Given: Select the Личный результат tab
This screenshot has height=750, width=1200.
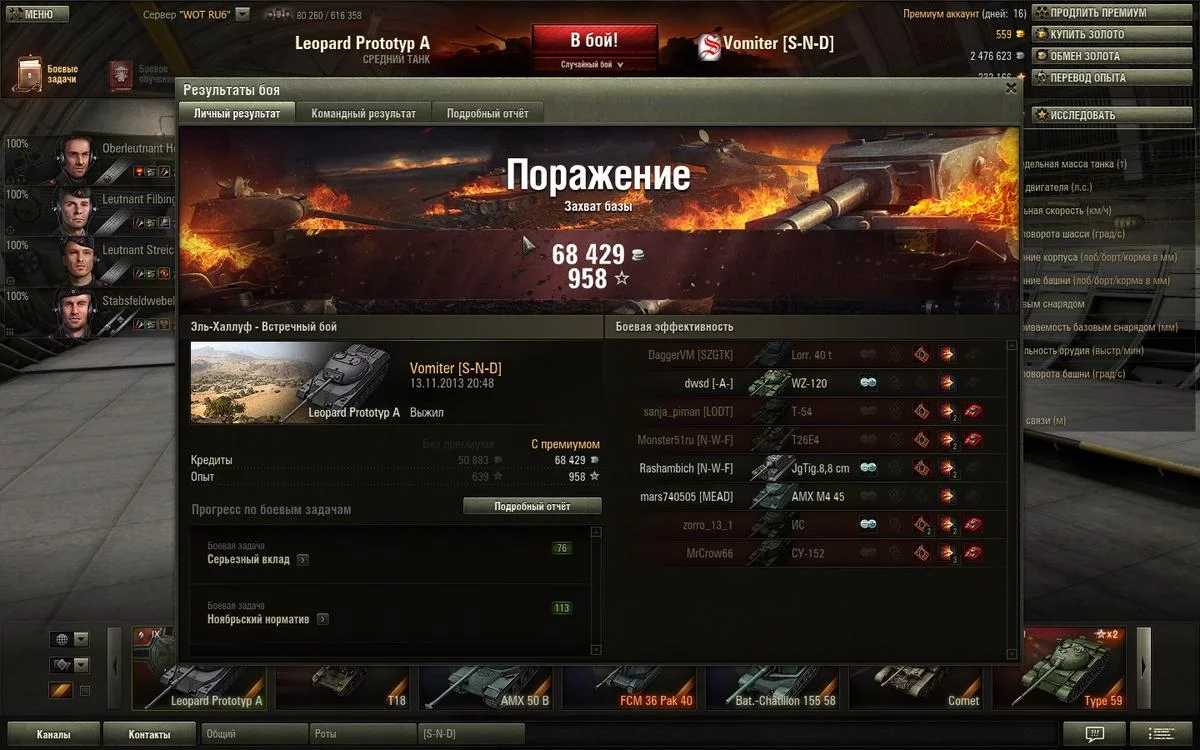Looking at the screenshot, I should tap(237, 113).
